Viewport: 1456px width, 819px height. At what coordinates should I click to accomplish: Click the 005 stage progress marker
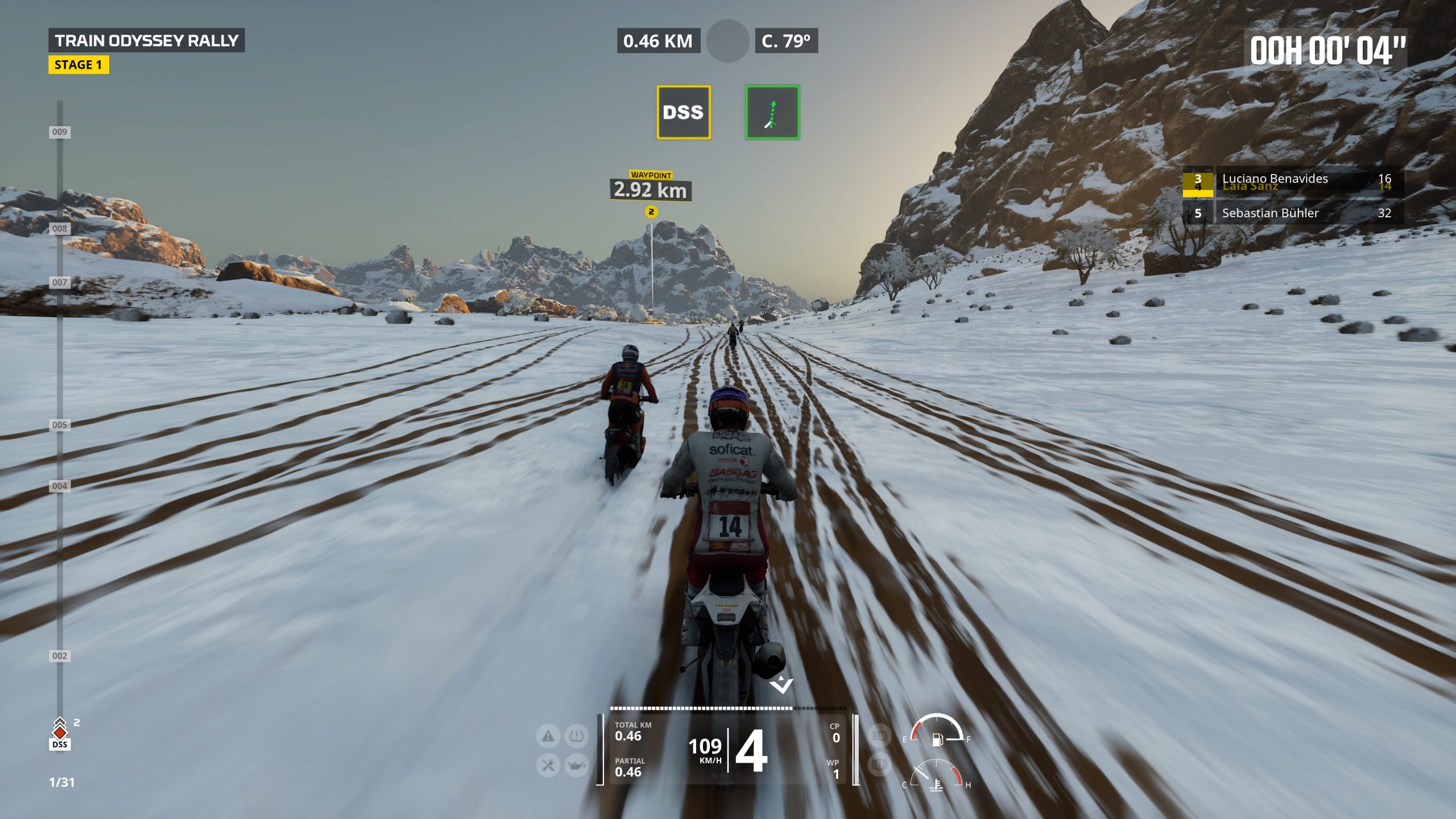[60, 425]
